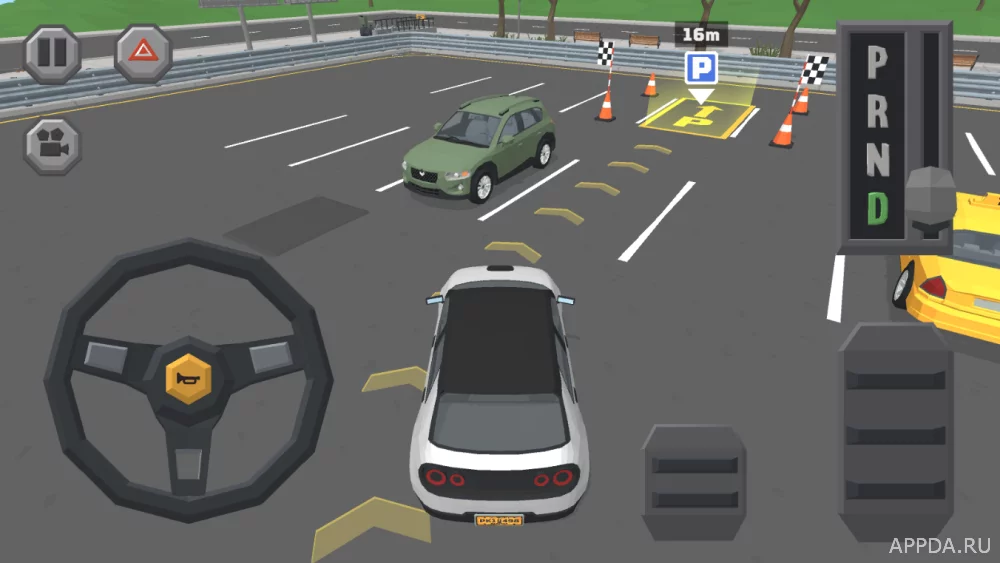
Task: Choose the N neutral gear
Action: [877, 160]
